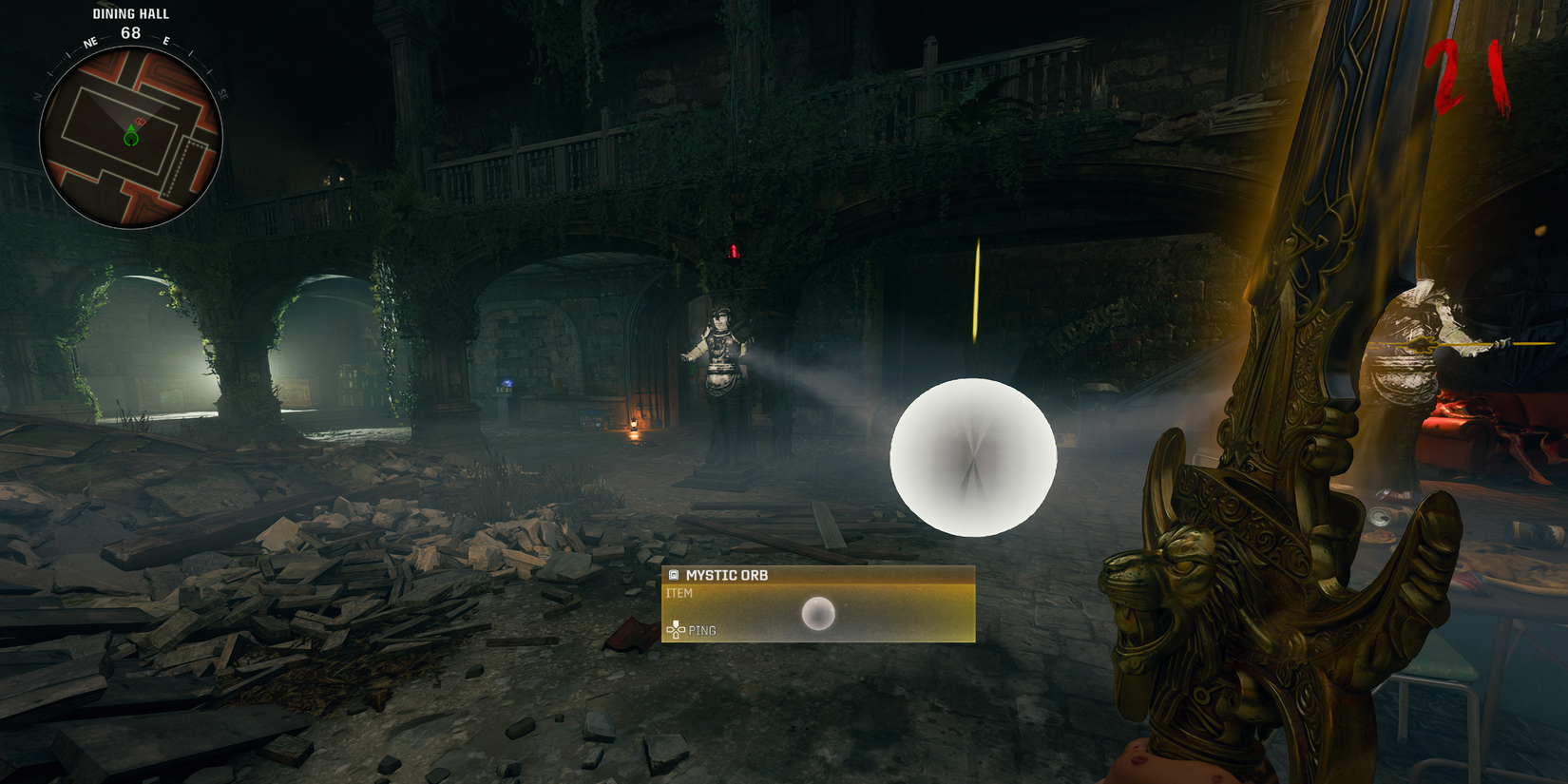The width and height of the screenshot is (1568, 784).
Task: Click the MYSTIC ORB title bar
Action: (x=728, y=575)
